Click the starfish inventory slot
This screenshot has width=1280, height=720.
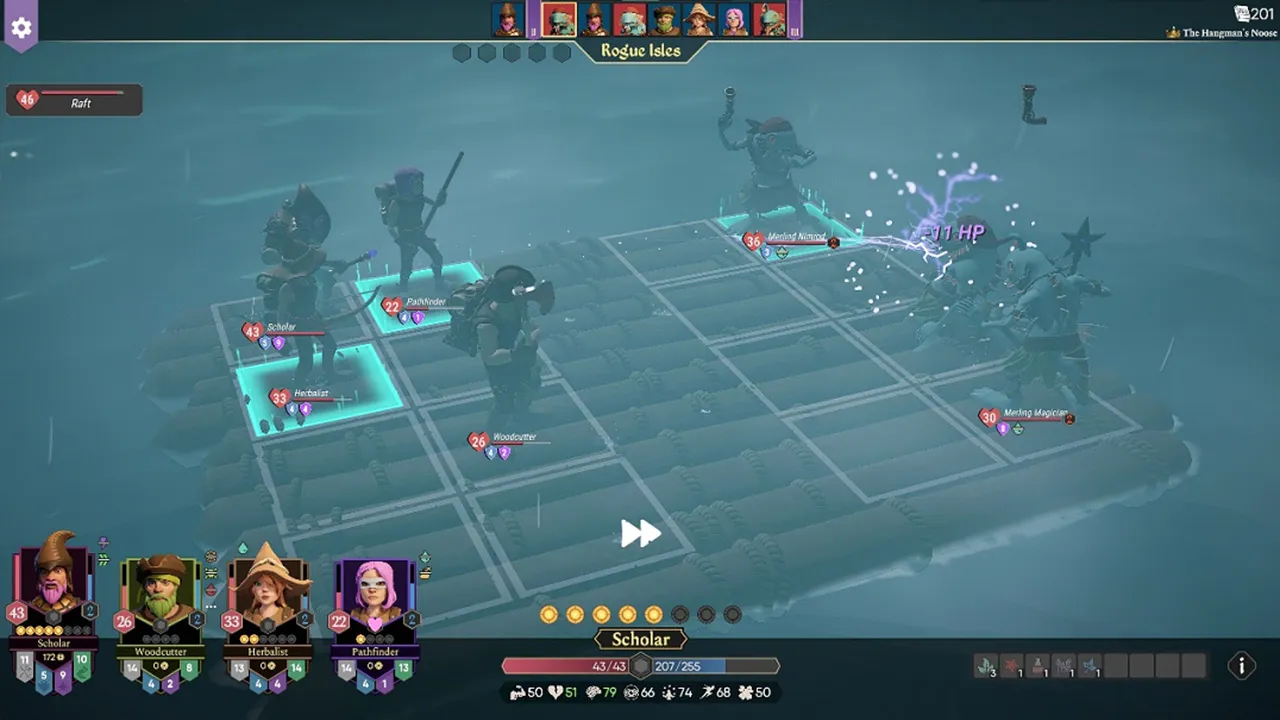[x=1011, y=664]
